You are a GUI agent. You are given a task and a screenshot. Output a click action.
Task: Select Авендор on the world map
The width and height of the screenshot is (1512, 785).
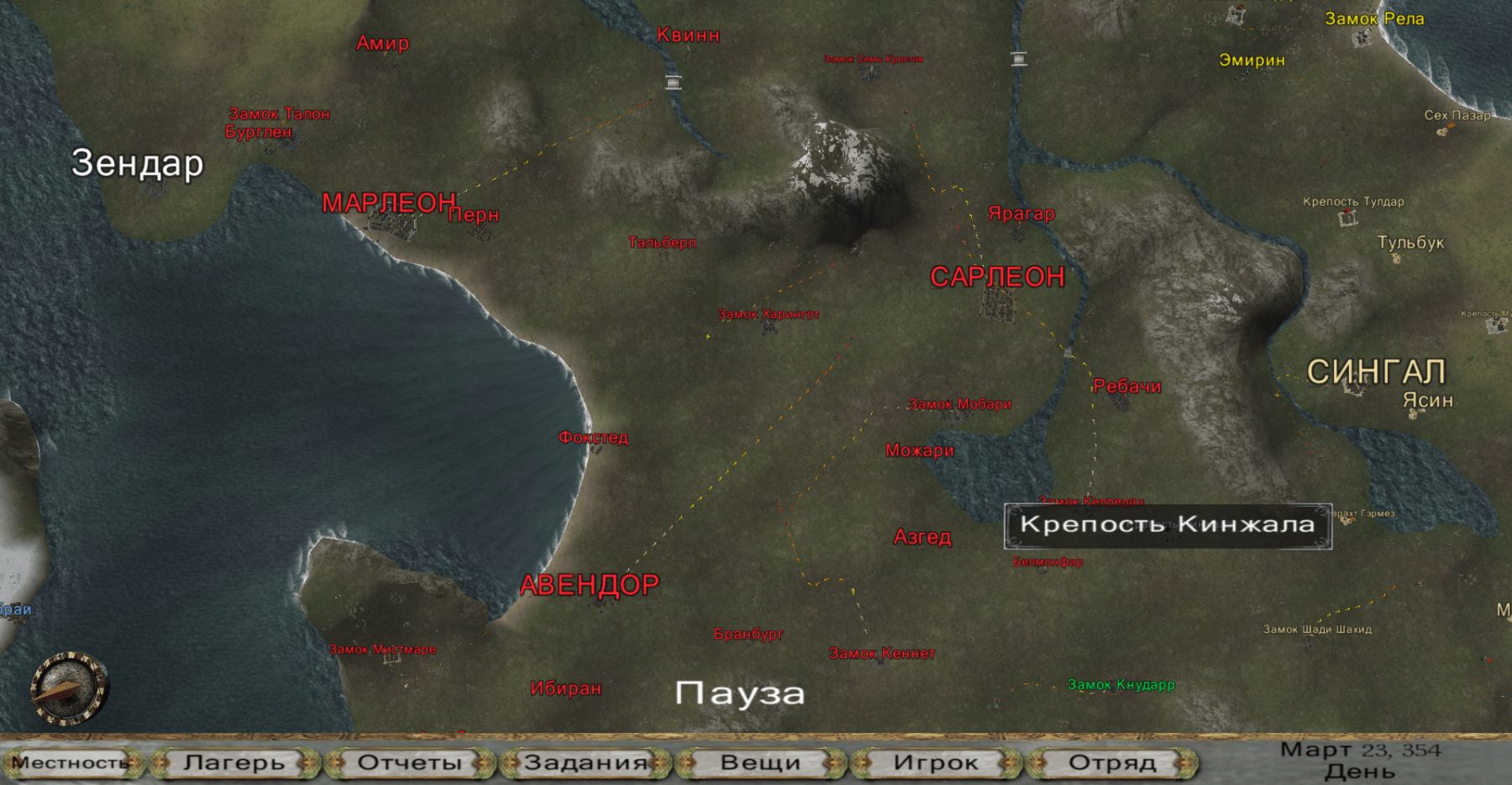[x=590, y=585]
